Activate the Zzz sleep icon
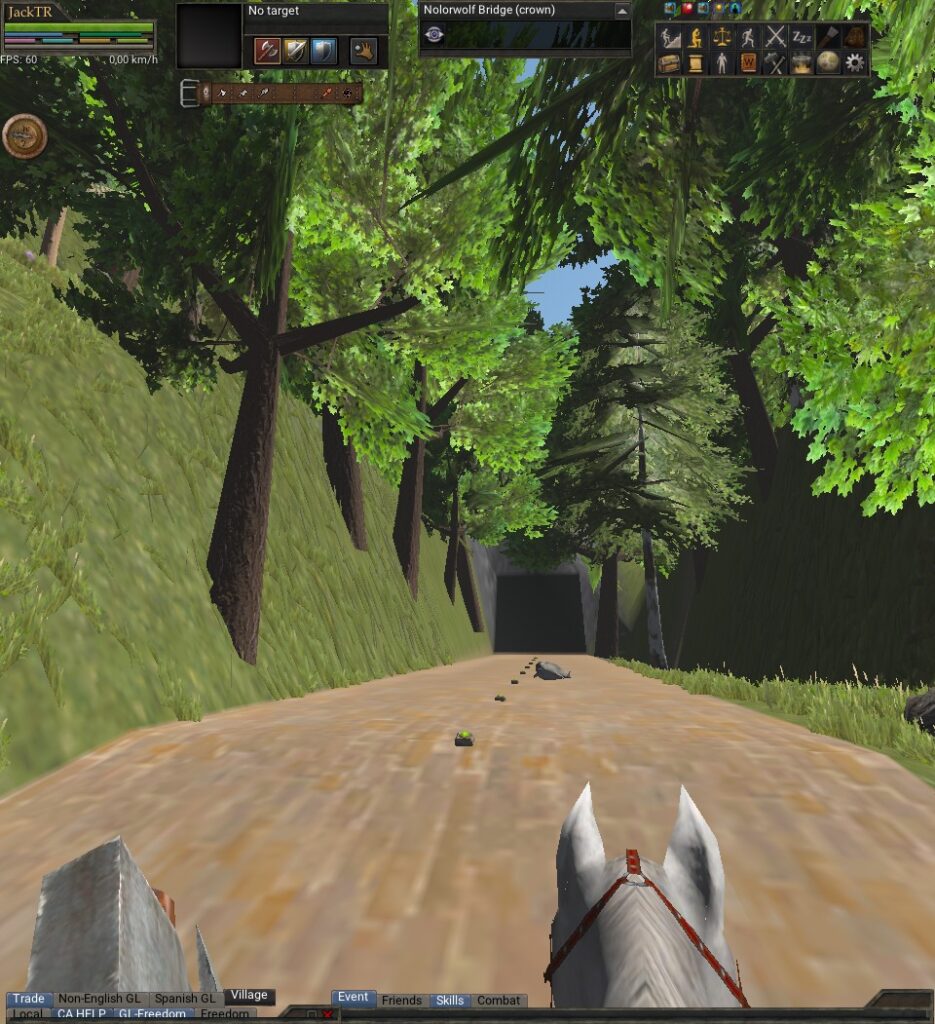 pyautogui.click(x=802, y=38)
